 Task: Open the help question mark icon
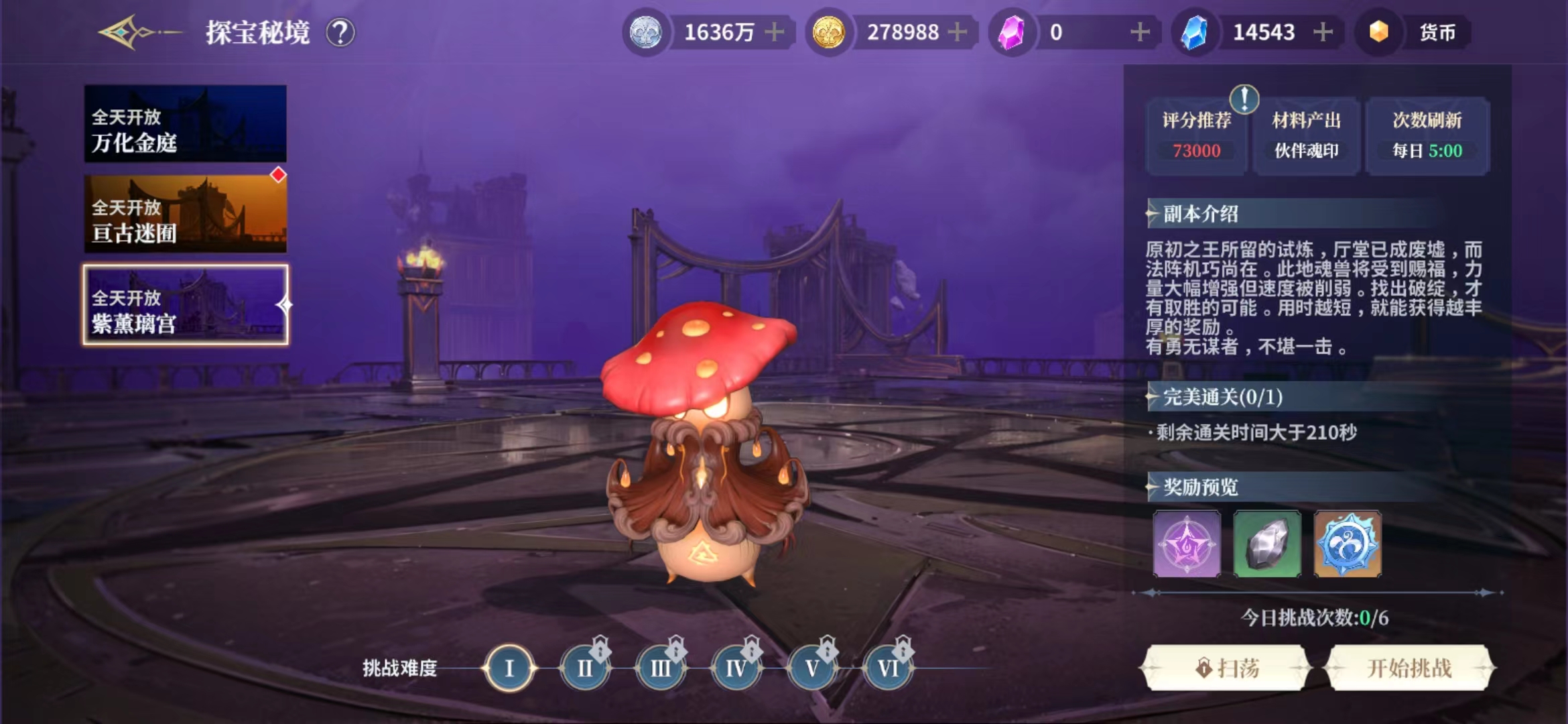click(340, 32)
